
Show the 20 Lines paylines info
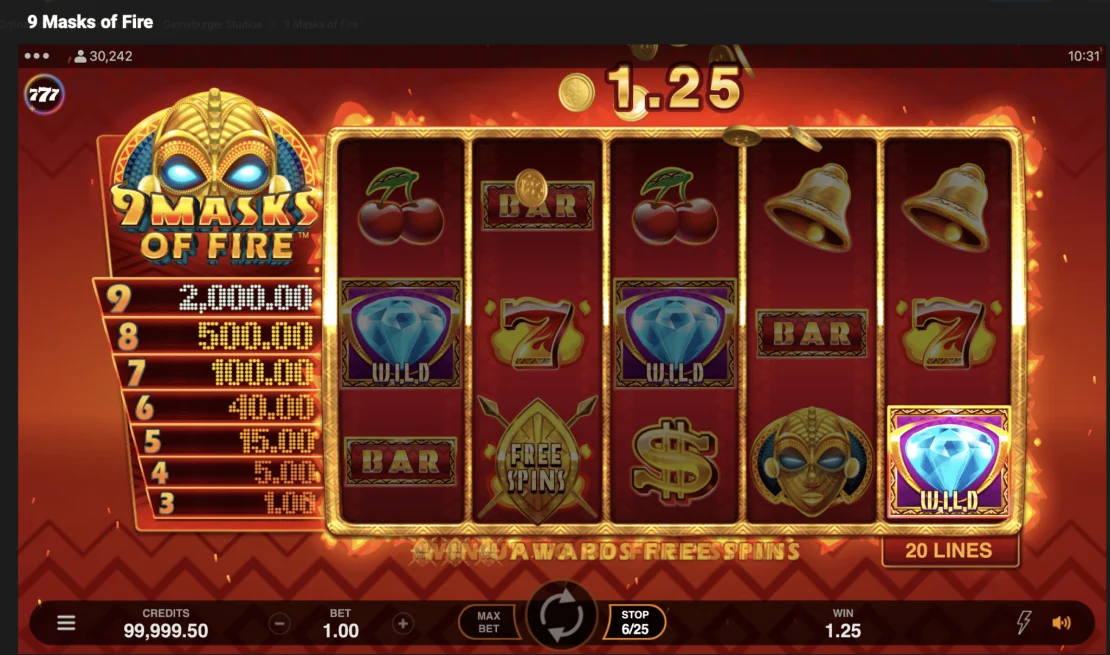948,550
